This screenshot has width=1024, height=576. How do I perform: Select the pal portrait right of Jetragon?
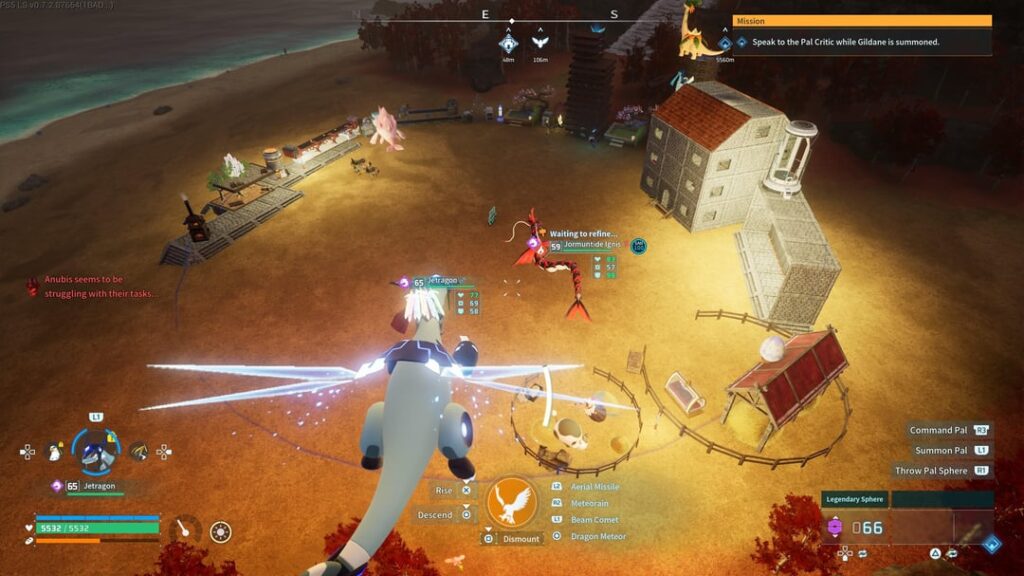pos(138,452)
